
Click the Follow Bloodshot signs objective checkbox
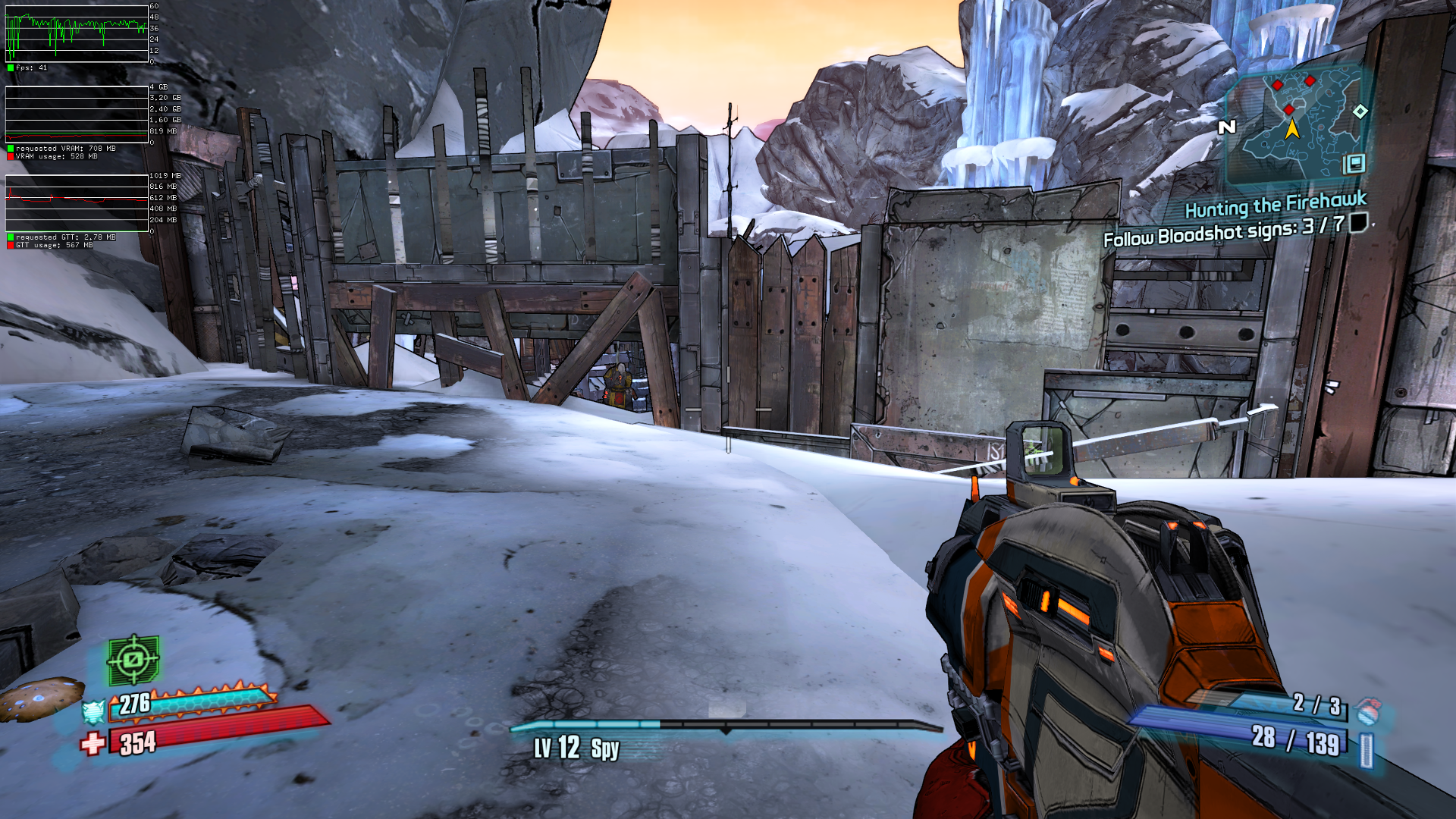pos(1359,222)
